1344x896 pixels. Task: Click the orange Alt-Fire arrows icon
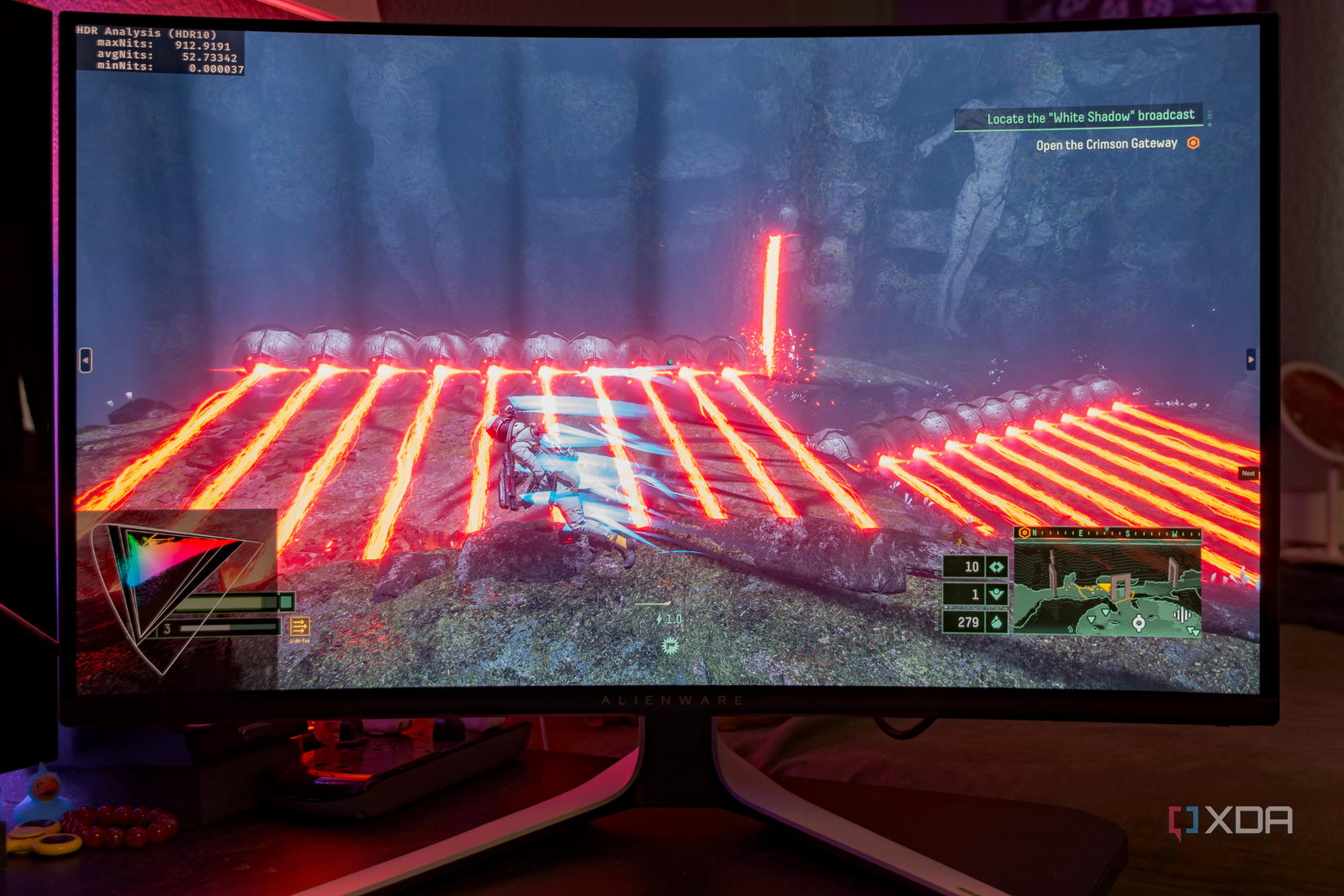click(300, 626)
